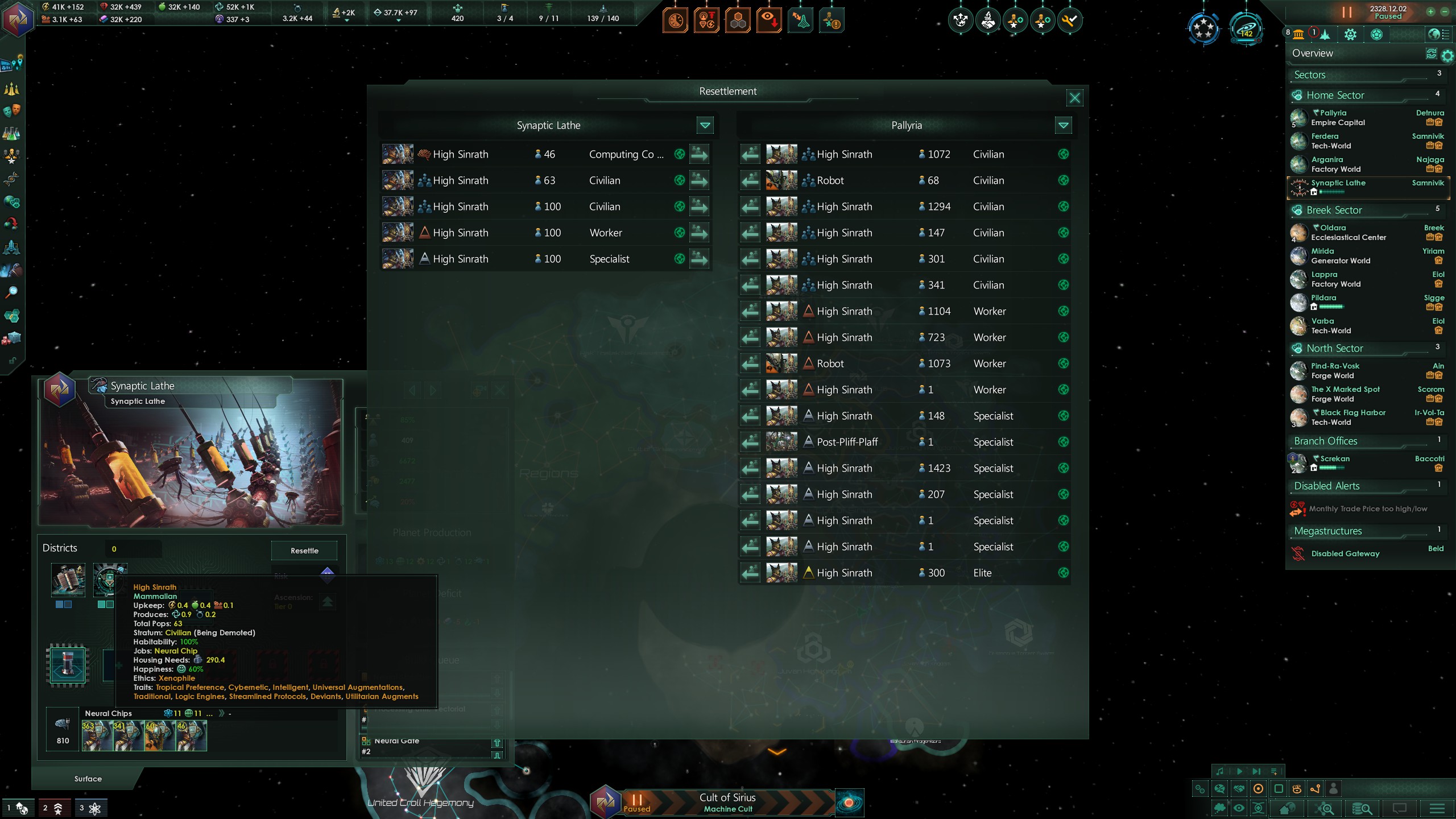Open the music player note icon bottom right
The height and width of the screenshot is (819, 1456).
coord(1220,771)
